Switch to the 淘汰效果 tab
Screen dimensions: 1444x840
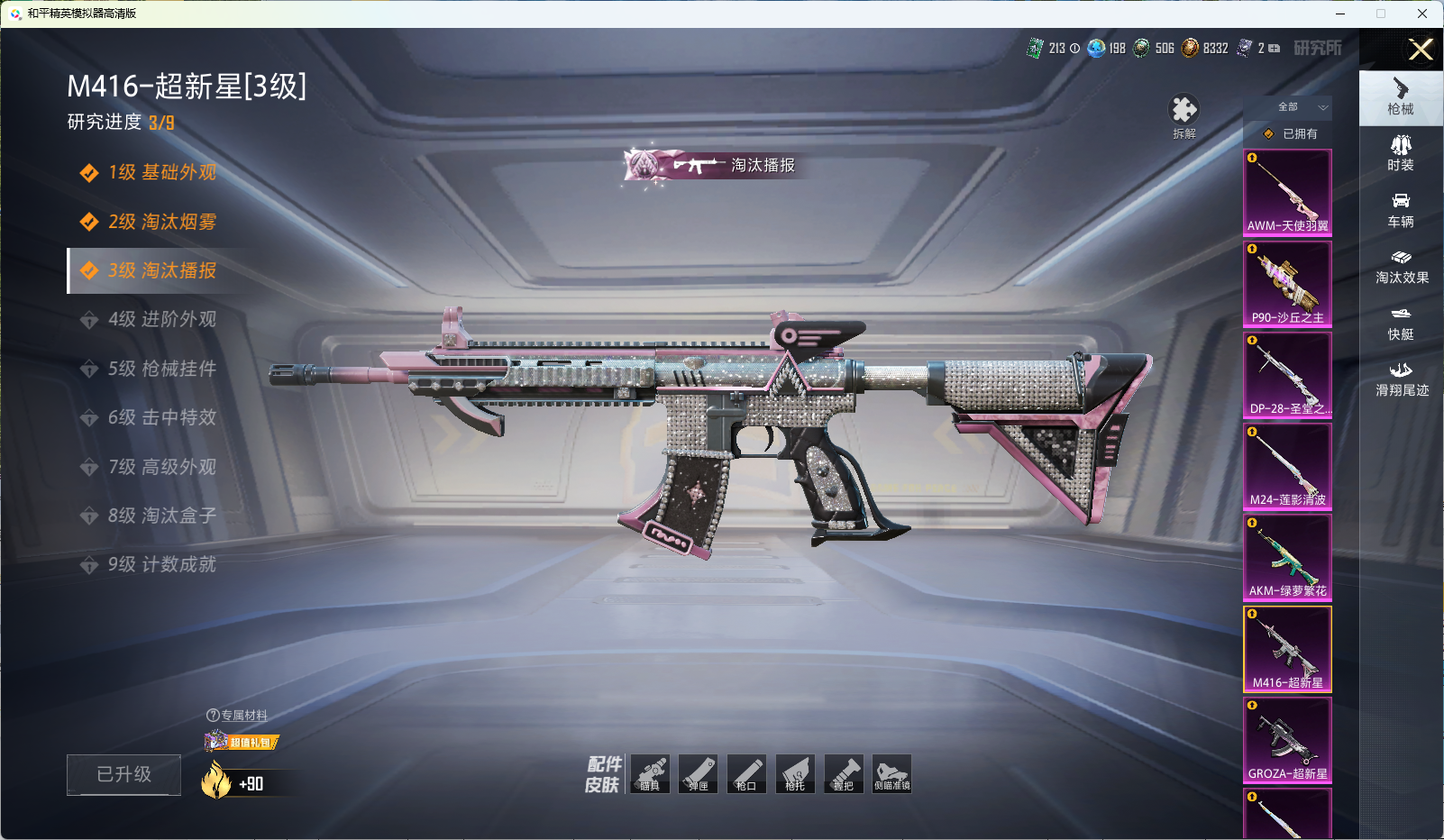pyautogui.click(x=1401, y=266)
